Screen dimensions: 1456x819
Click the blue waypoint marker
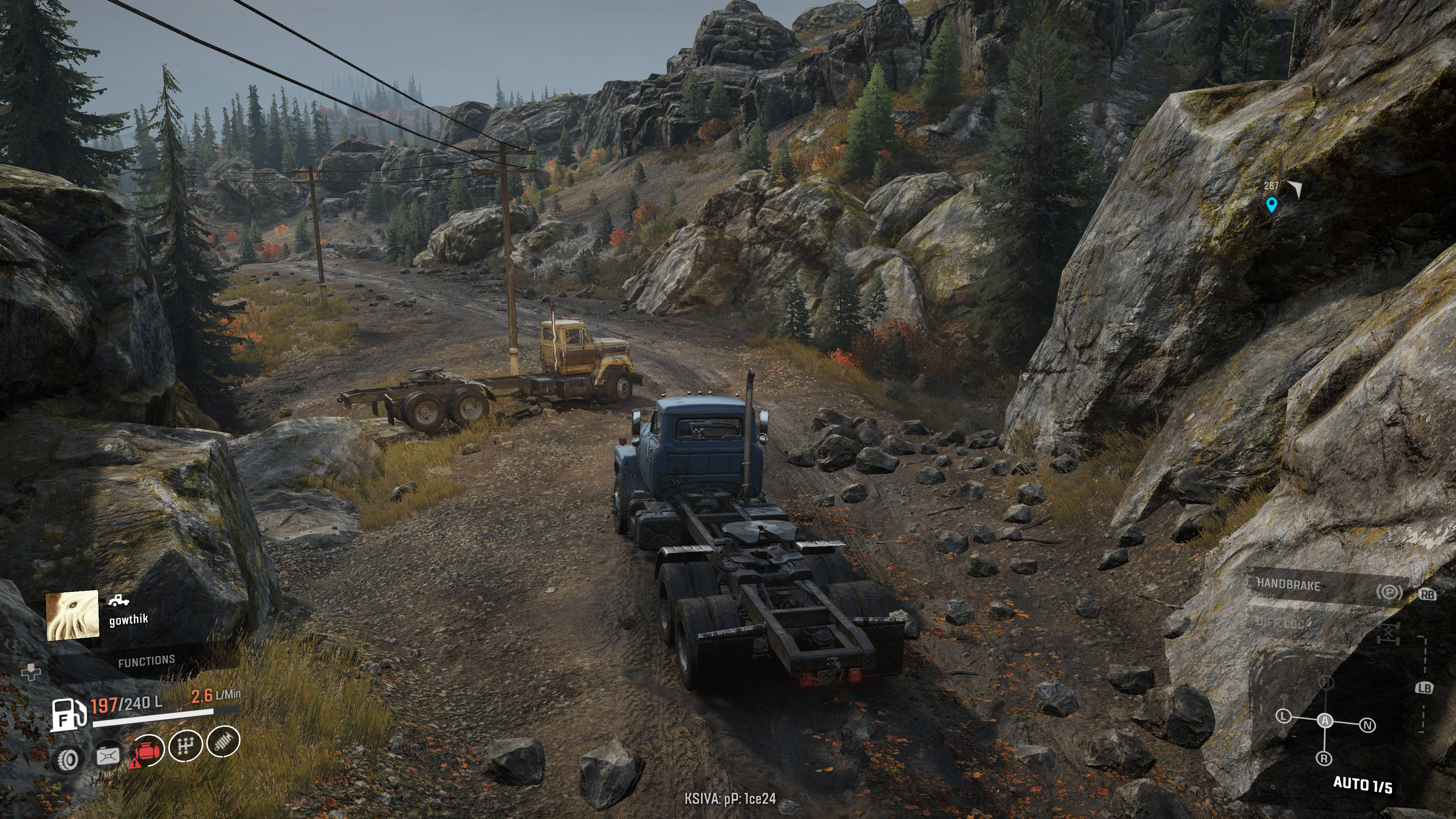coord(1271,204)
